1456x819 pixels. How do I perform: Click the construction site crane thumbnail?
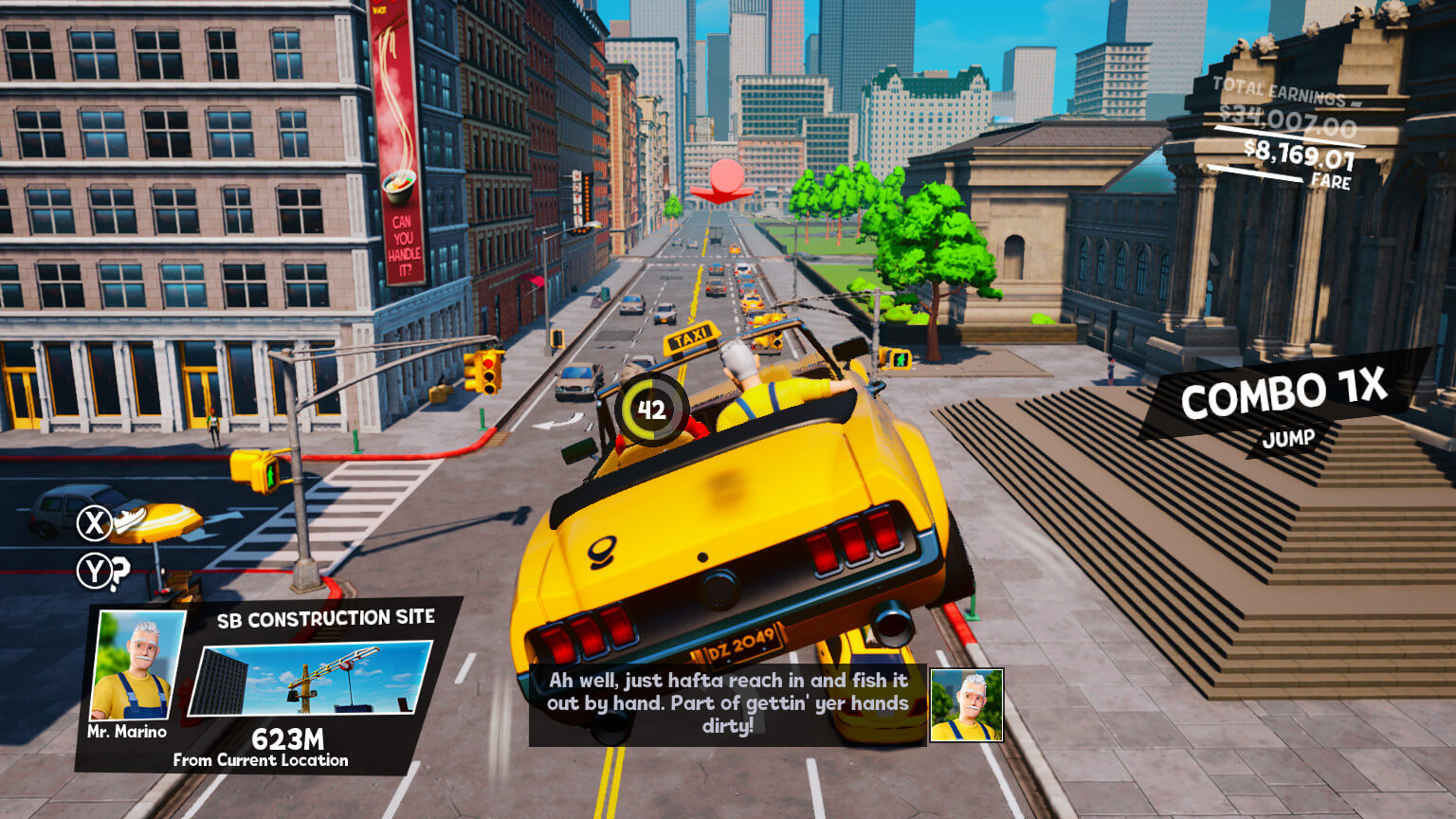click(x=306, y=682)
